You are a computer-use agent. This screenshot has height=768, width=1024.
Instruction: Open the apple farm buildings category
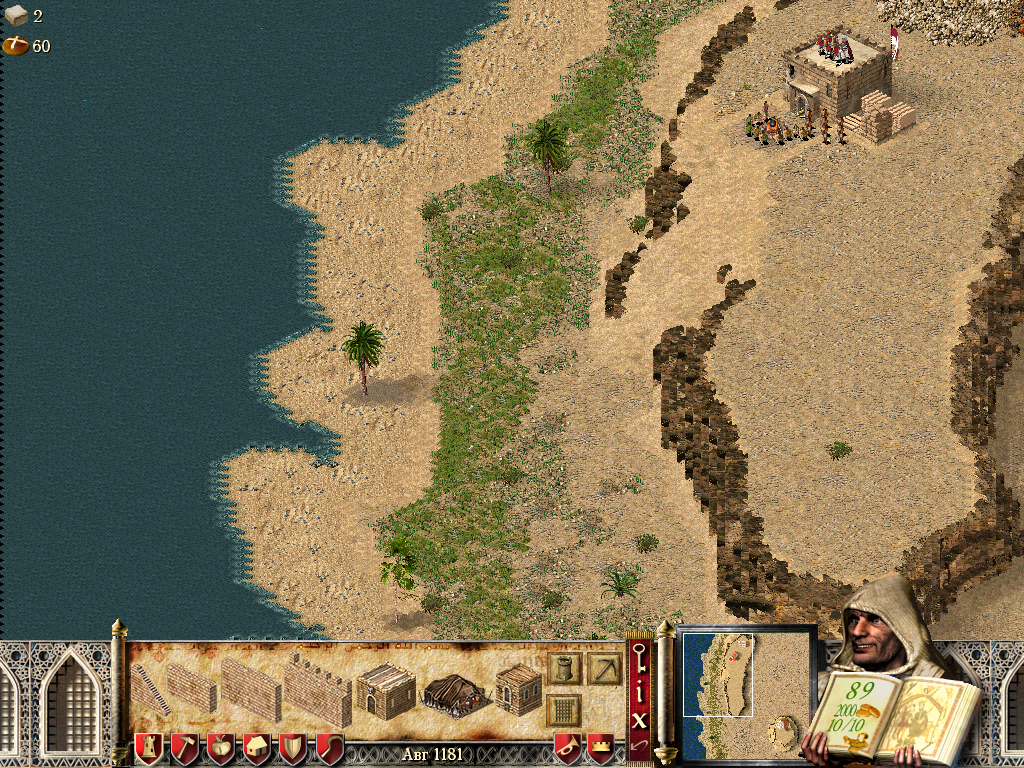pyautogui.click(x=221, y=748)
